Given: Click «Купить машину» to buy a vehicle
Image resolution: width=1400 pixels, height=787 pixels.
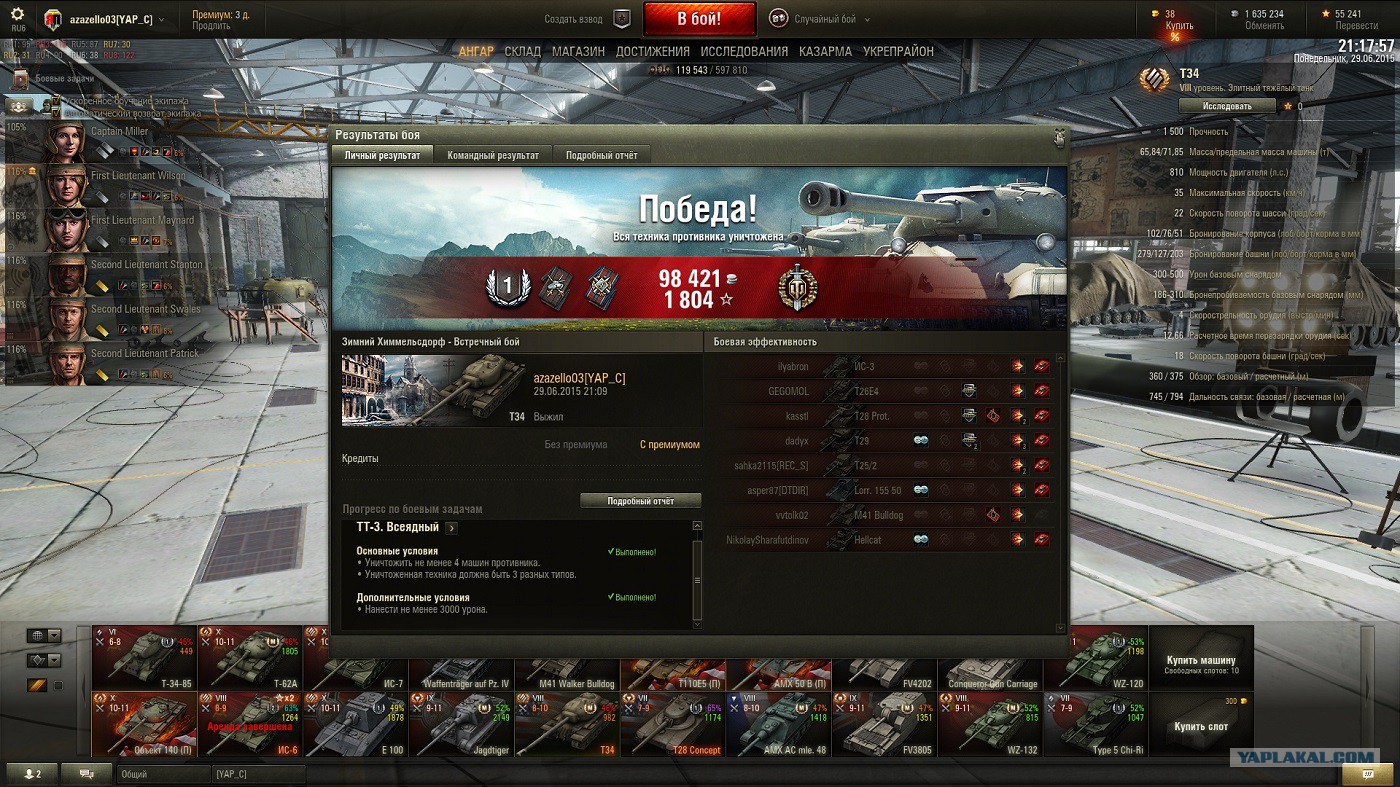Looking at the screenshot, I should 1201,663.
